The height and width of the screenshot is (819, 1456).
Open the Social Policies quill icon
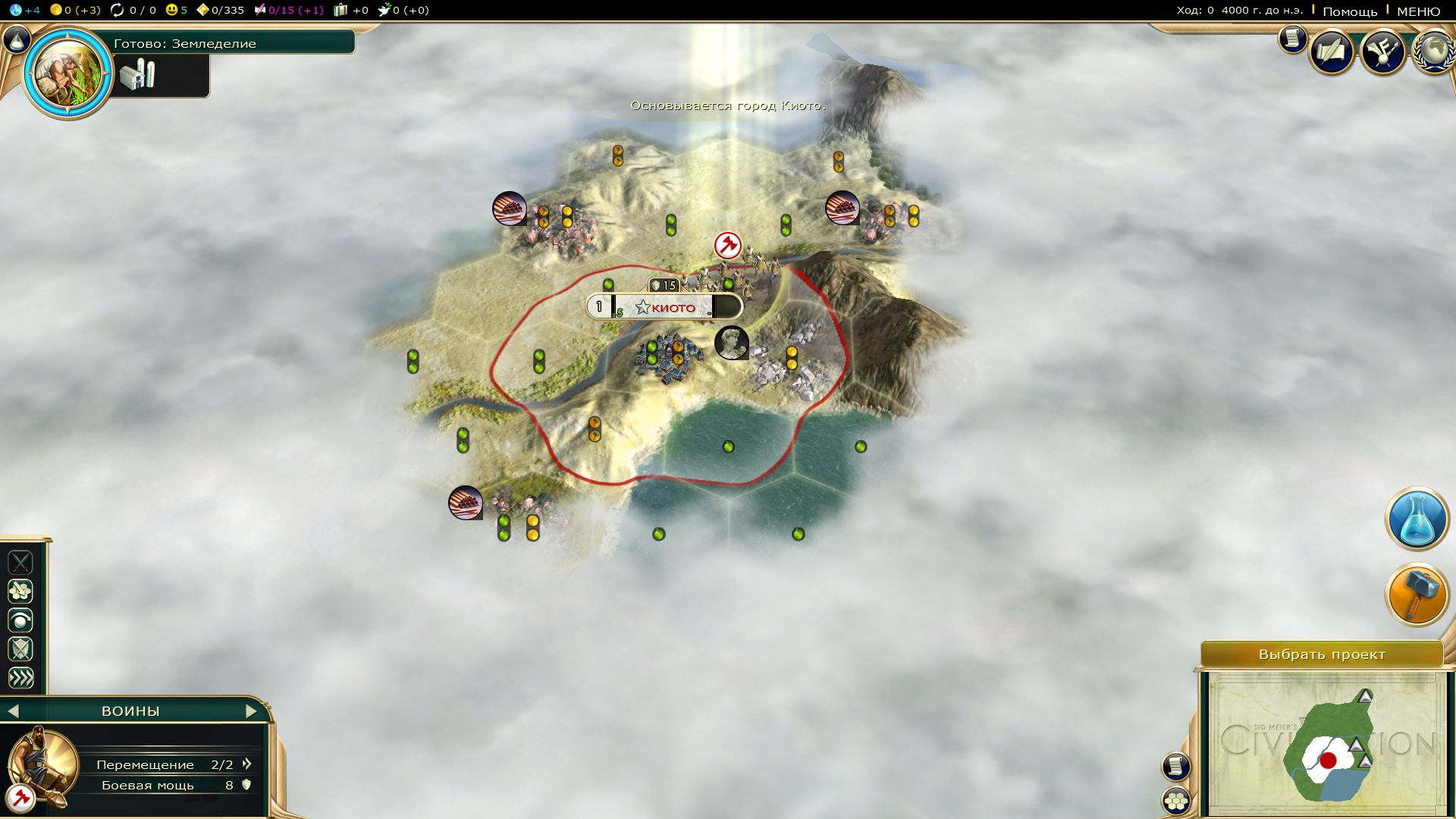[1332, 52]
